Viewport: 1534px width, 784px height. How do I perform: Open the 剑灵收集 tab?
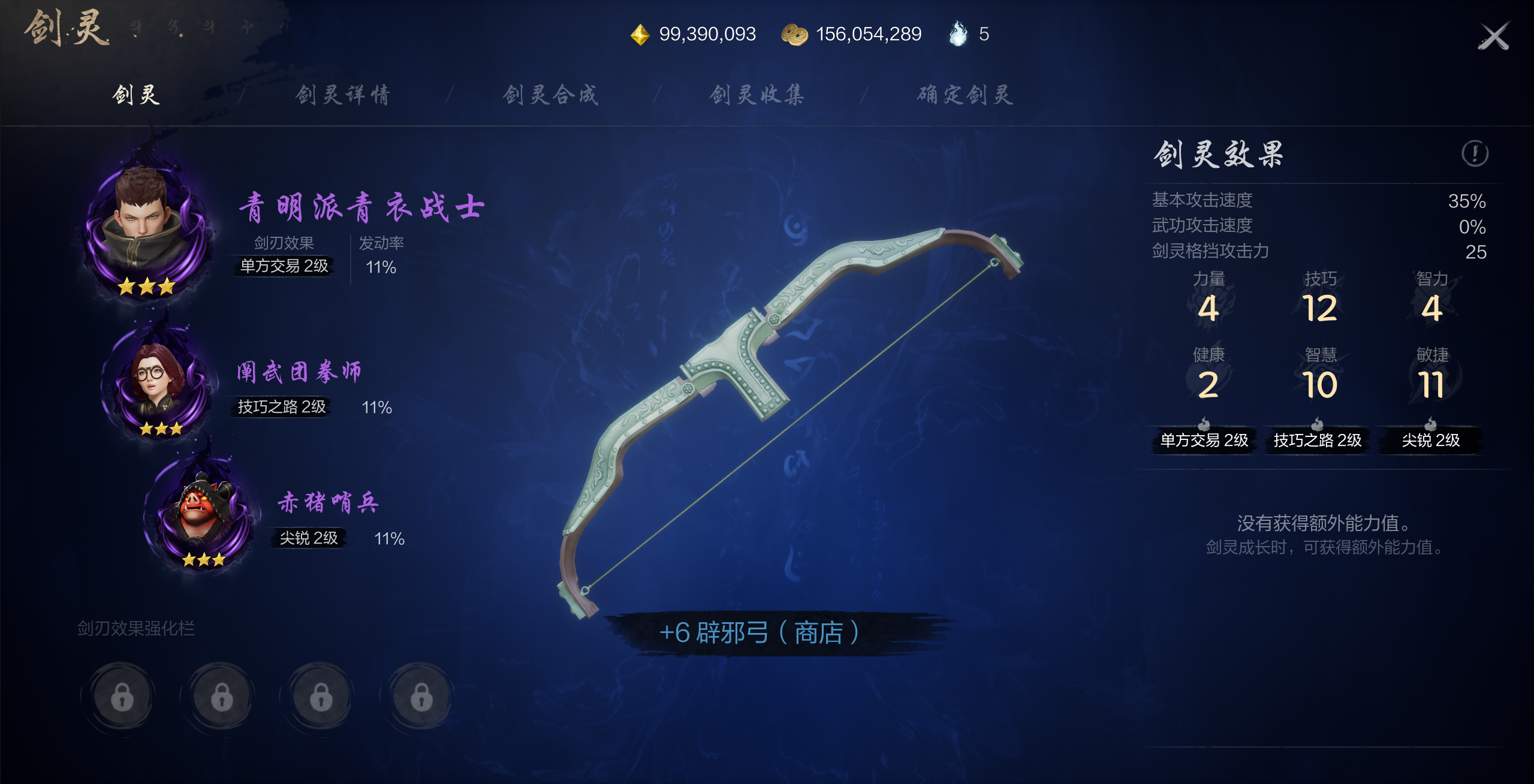[x=757, y=95]
